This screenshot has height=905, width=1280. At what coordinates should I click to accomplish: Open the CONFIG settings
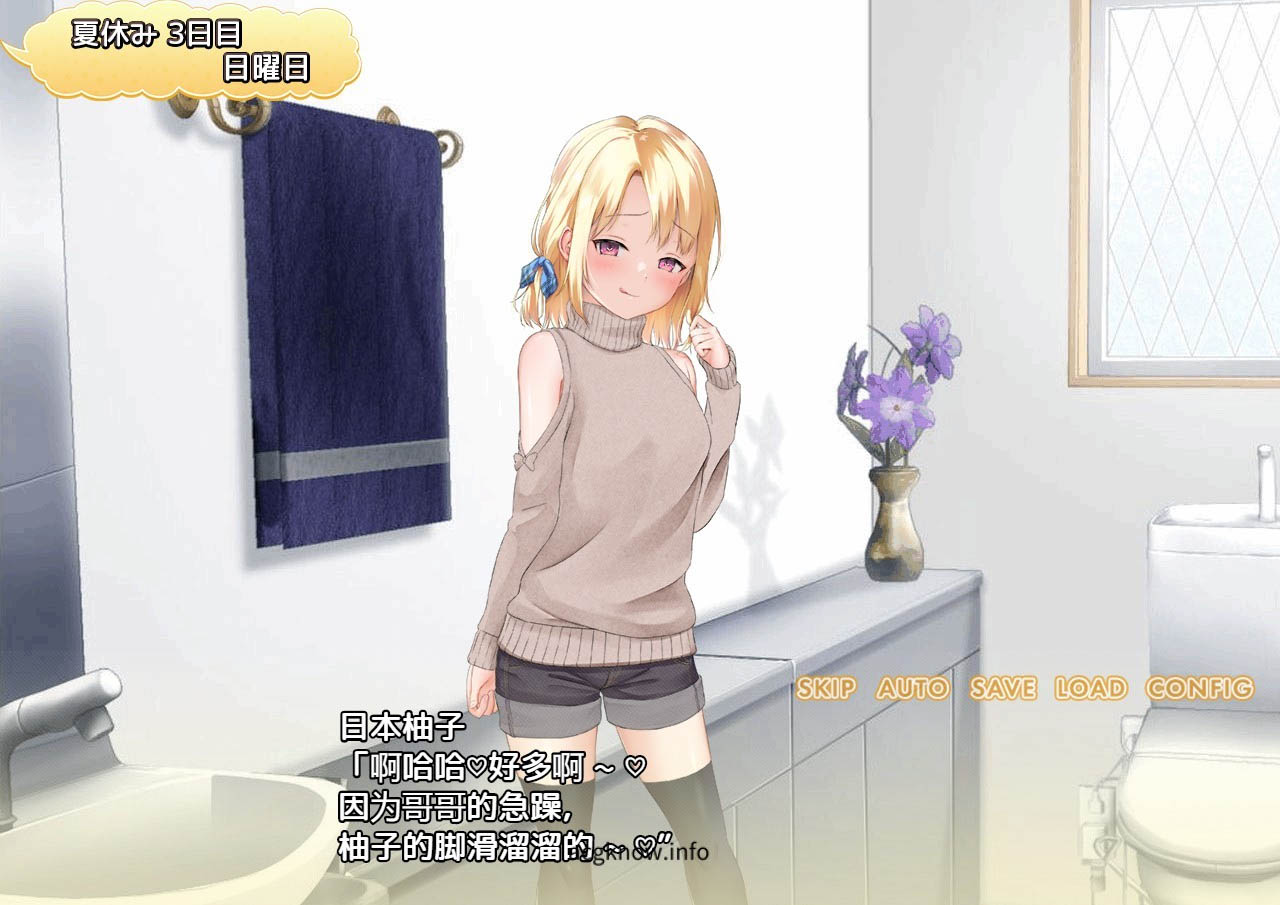tap(1199, 688)
